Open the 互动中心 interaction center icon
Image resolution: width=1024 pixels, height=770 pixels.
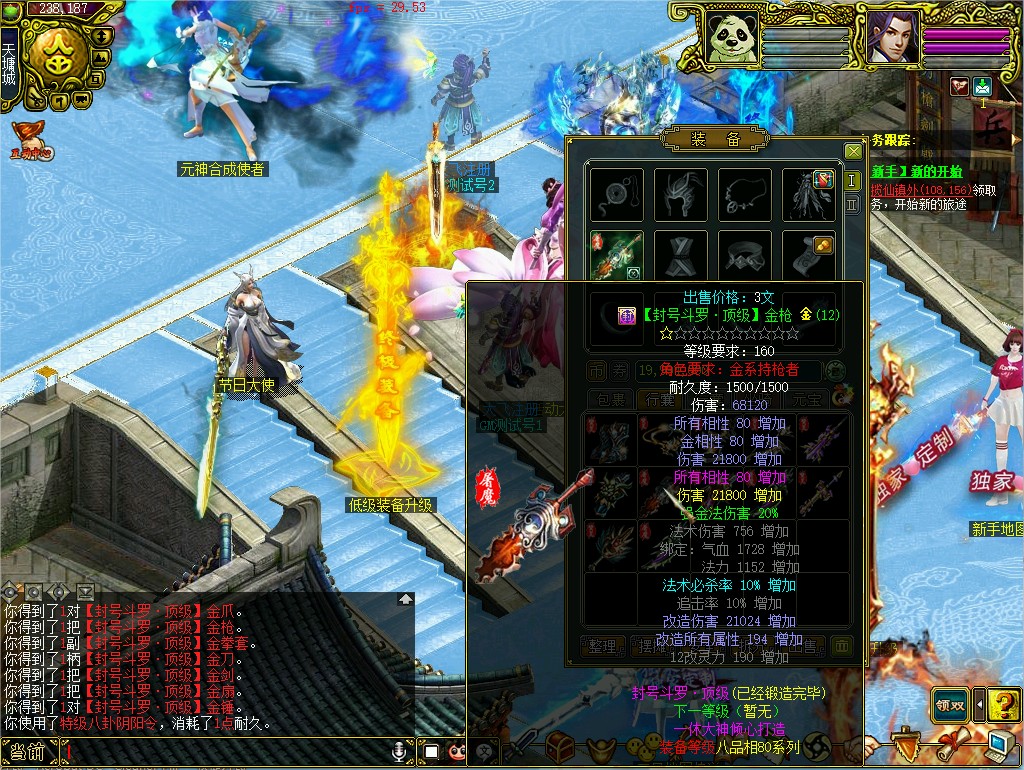(30, 141)
